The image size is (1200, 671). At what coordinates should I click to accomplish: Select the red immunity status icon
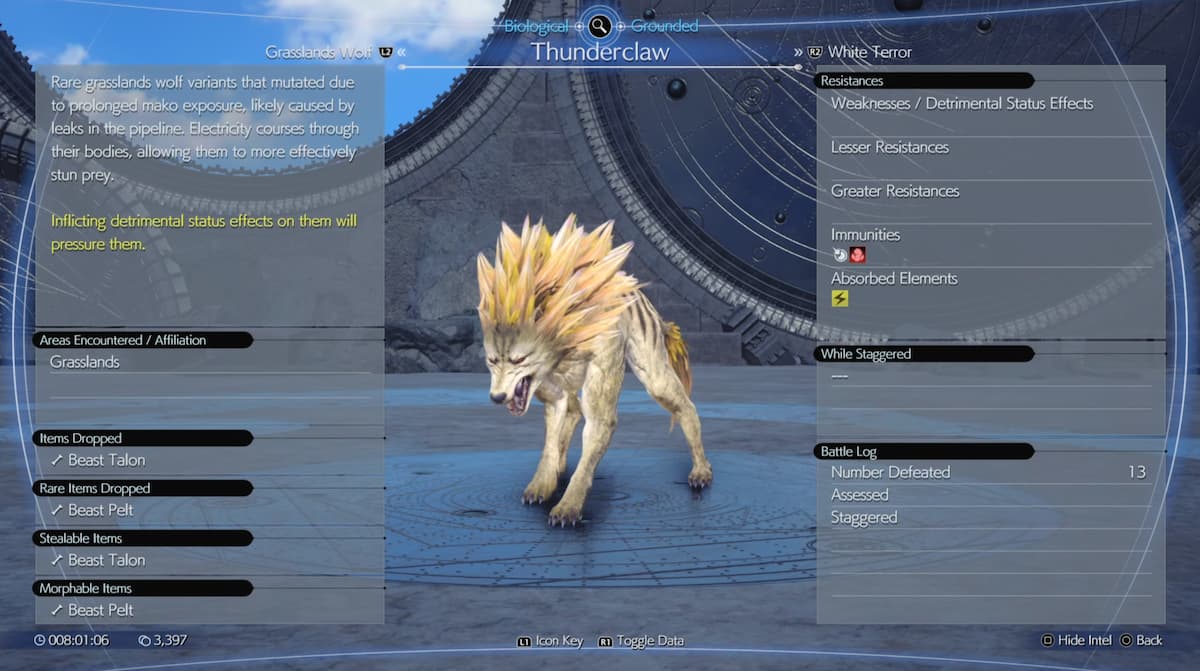[857, 255]
